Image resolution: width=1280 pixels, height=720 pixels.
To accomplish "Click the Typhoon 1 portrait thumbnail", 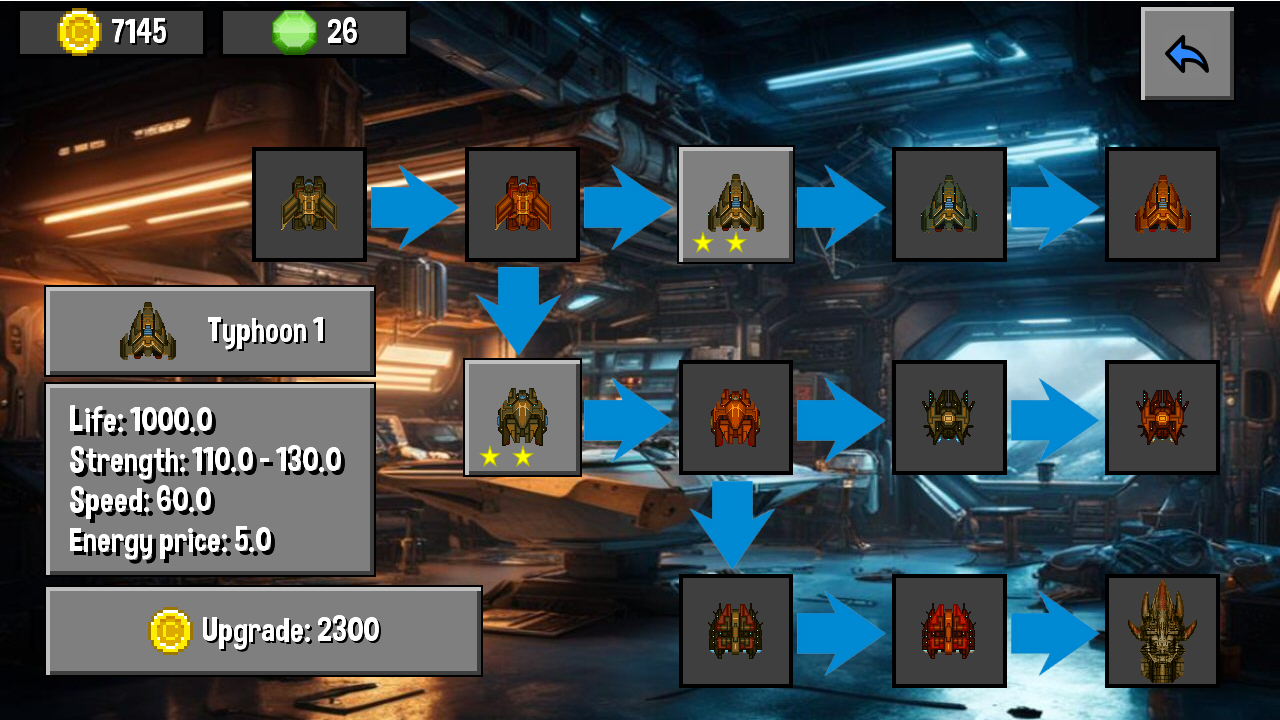I will coord(146,330).
